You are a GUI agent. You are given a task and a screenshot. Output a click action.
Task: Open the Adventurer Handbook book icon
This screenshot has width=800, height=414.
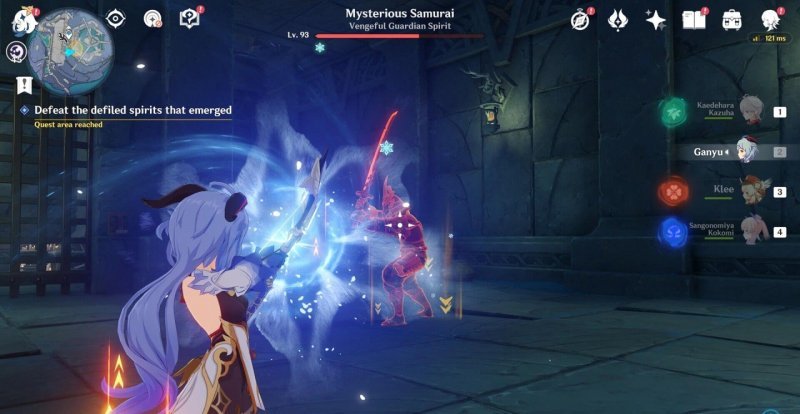tap(694, 19)
